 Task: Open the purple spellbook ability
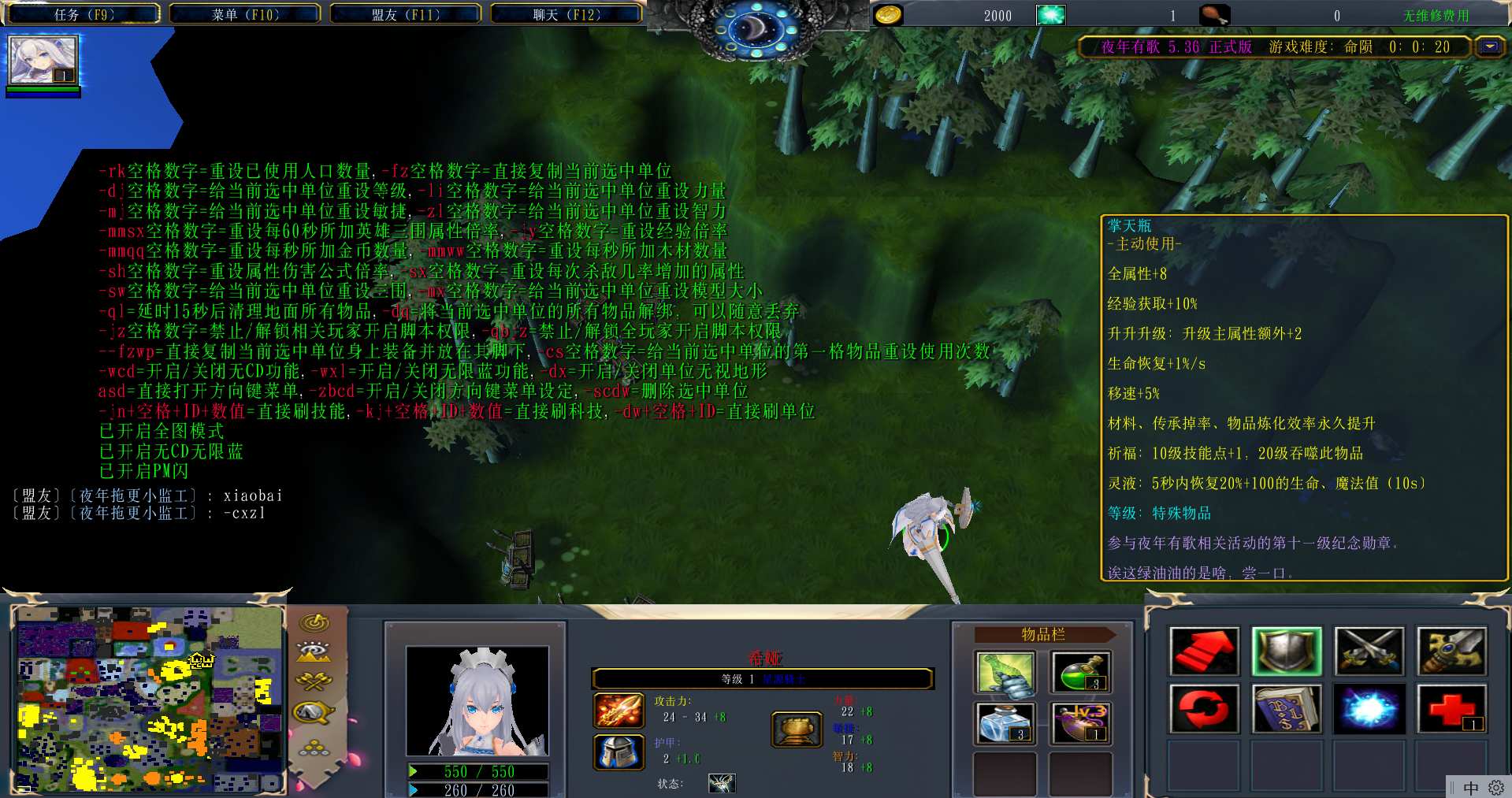1286,708
